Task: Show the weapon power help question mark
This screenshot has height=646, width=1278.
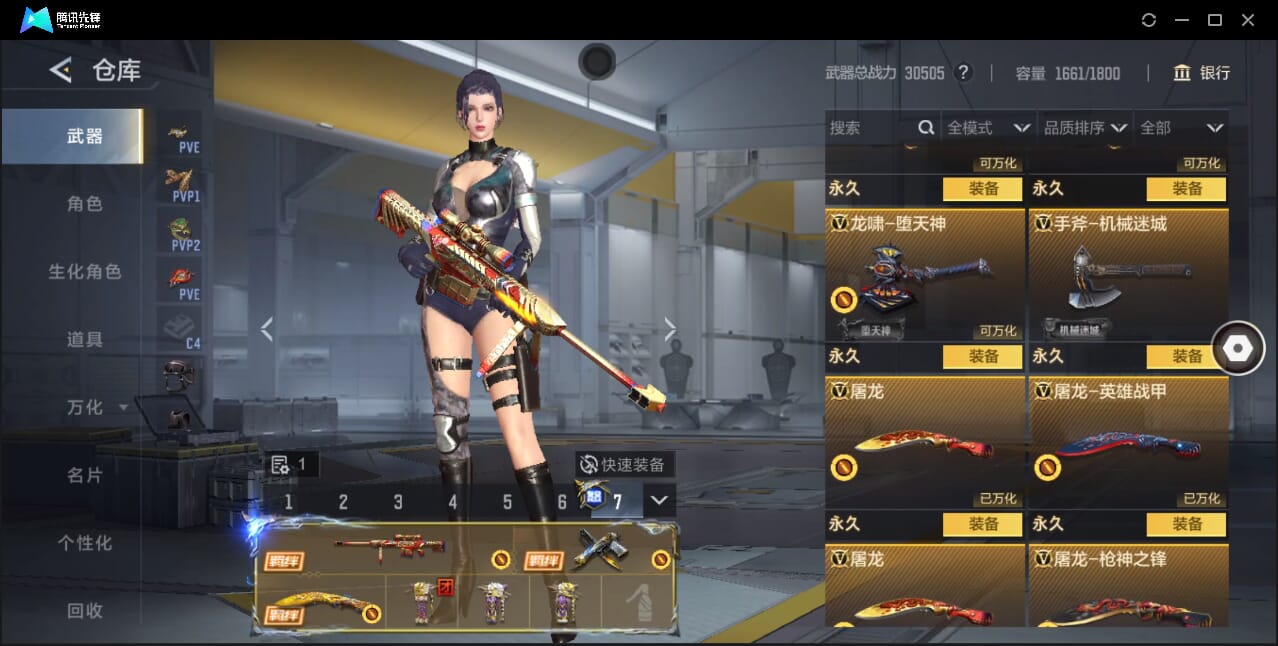Action: point(963,72)
